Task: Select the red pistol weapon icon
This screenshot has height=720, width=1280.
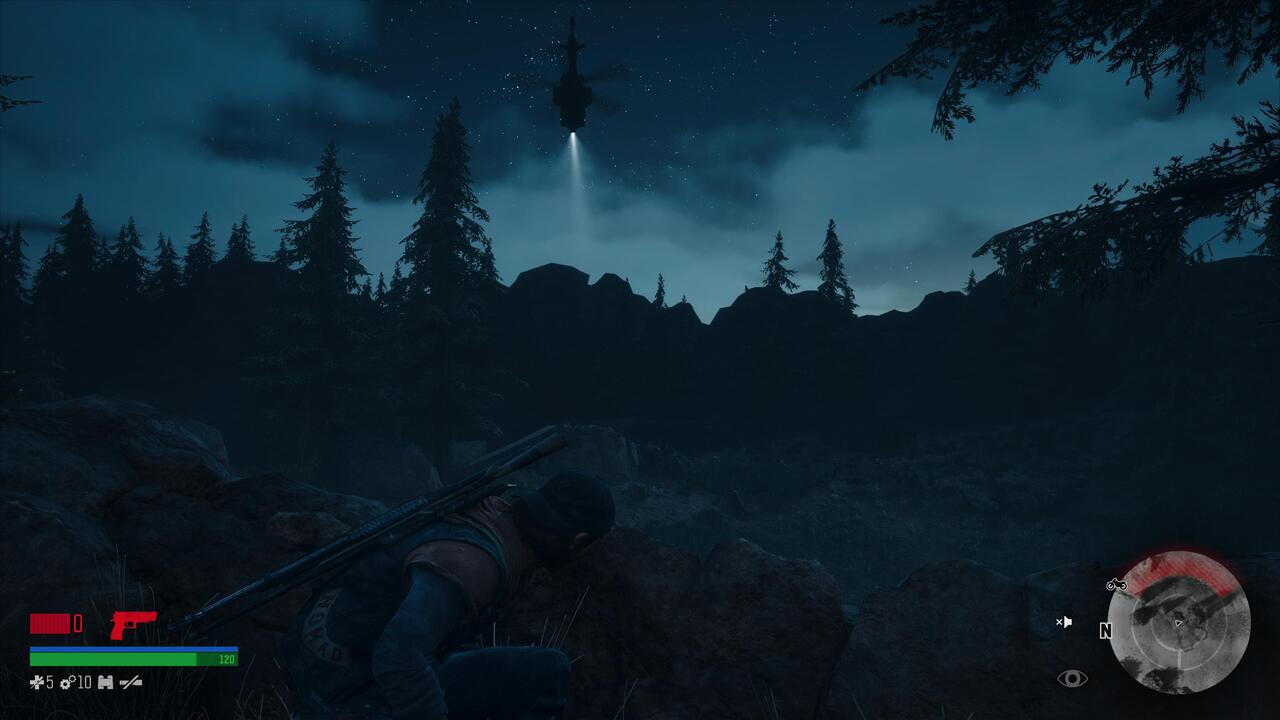Action: point(133,624)
